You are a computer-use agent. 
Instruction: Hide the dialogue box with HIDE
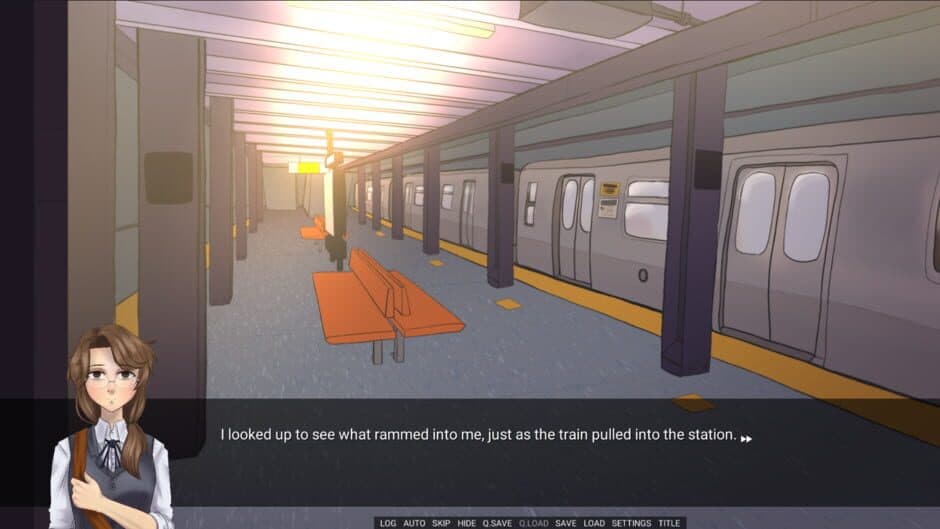point(467,523)
